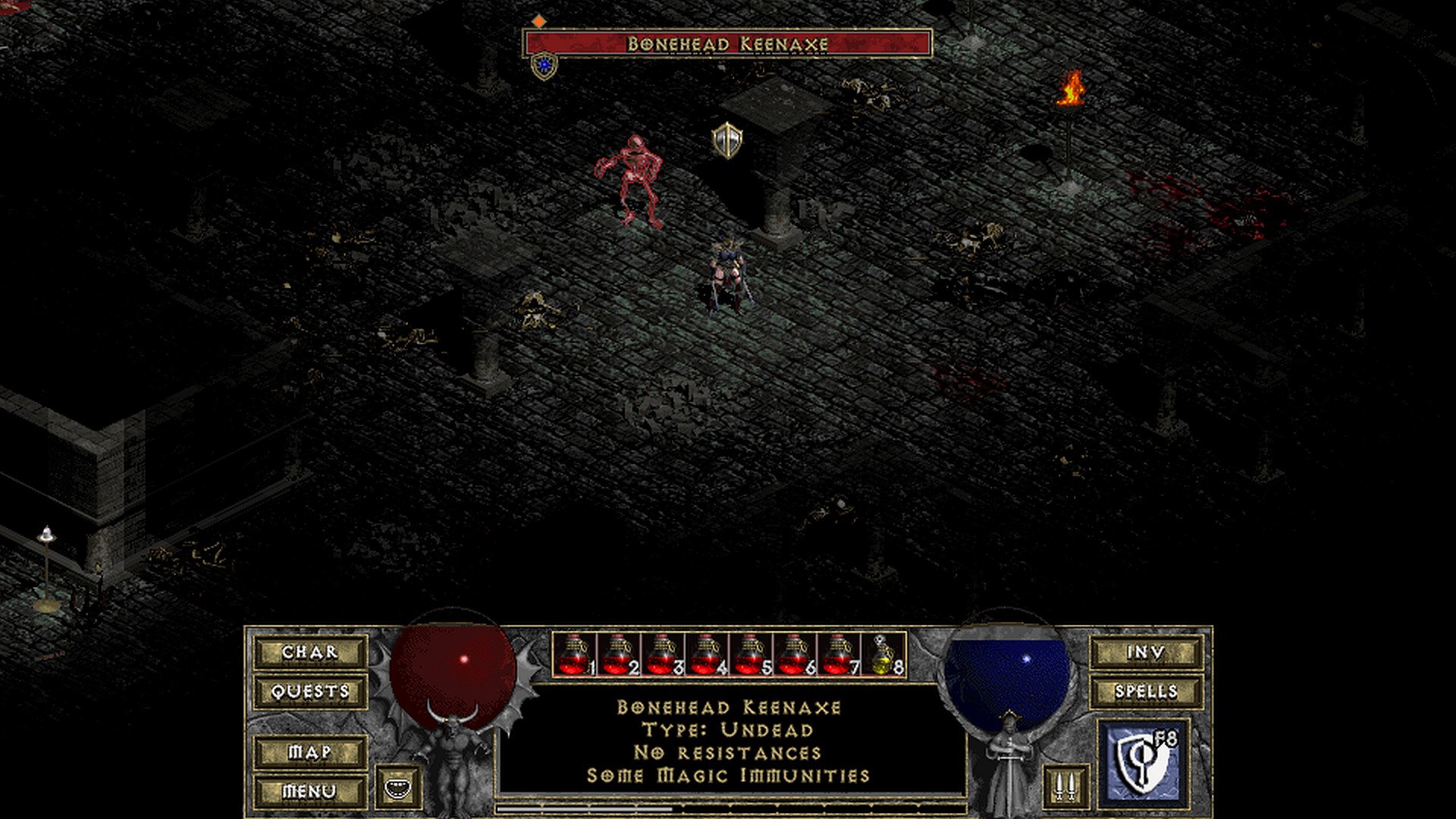Use the red healing potion in belt slot 4

pyautogui.click(x=706, y=655)
